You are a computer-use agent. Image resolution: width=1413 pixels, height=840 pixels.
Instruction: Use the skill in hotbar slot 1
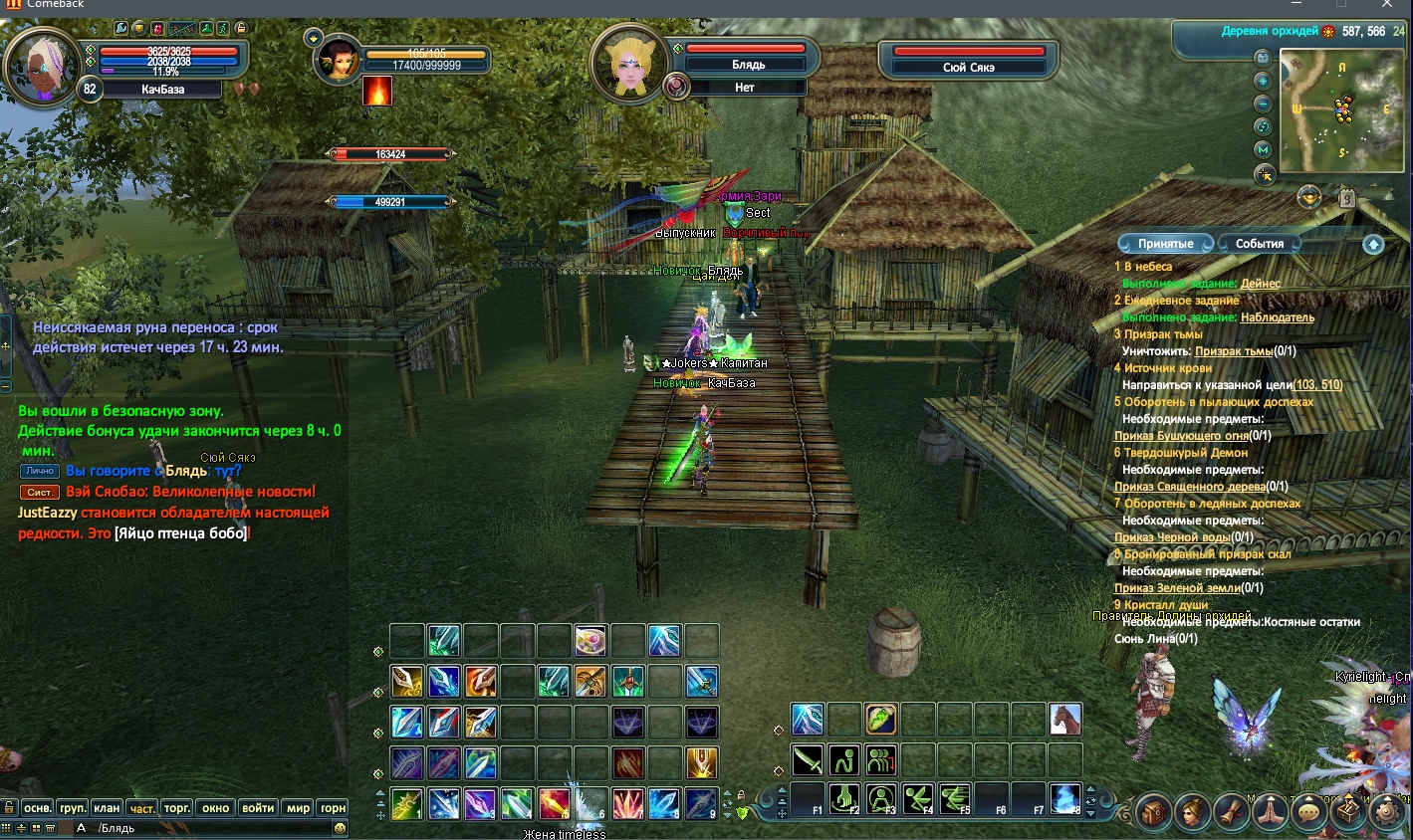click(x=406, y=803)
